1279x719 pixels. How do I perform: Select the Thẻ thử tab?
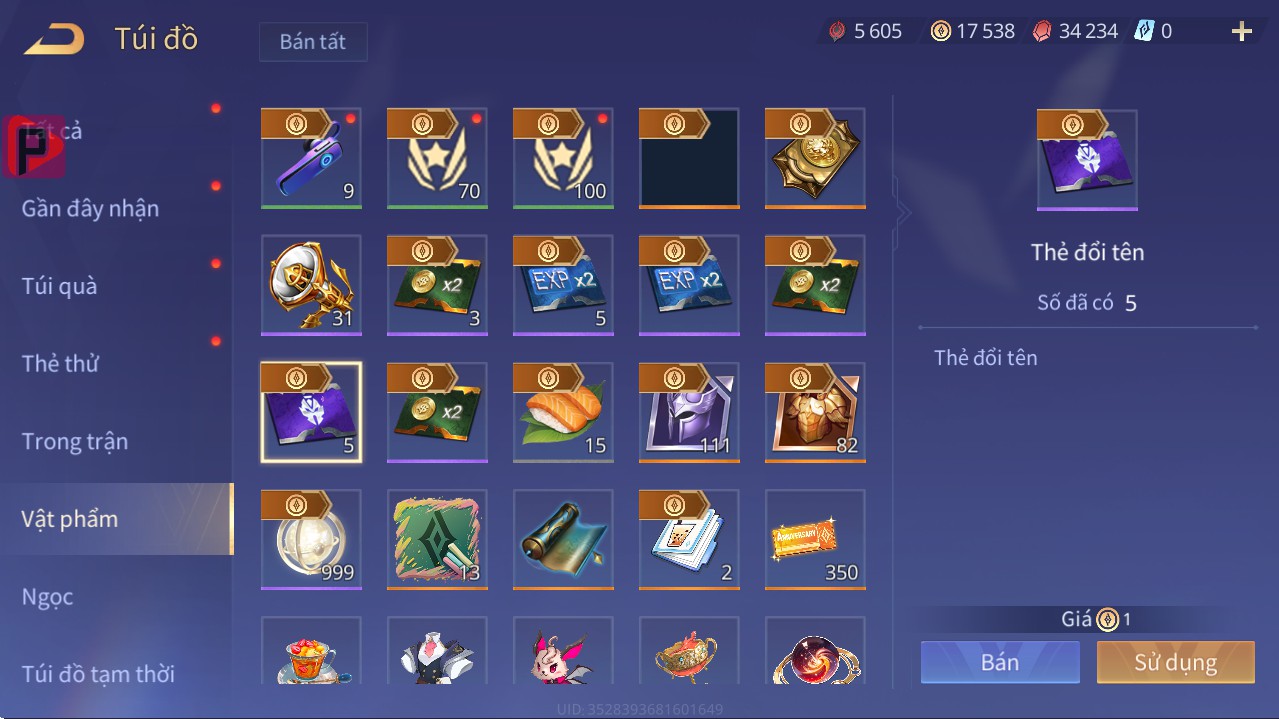tap(60, 363)
